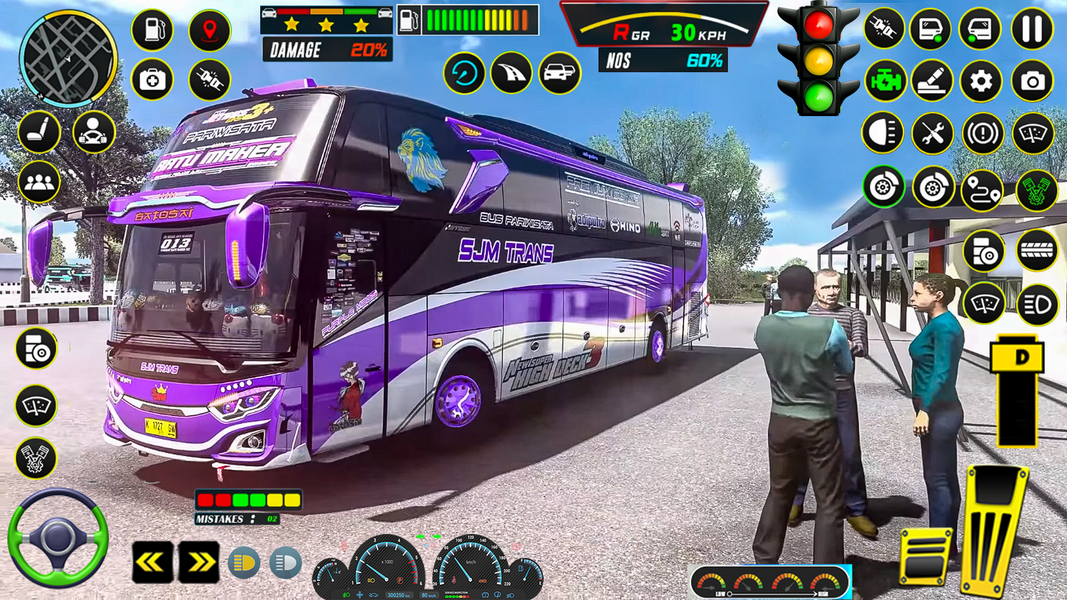1067x600 pixels.
Task: Switch to the road view icon
Action: [x=511, y=73]
